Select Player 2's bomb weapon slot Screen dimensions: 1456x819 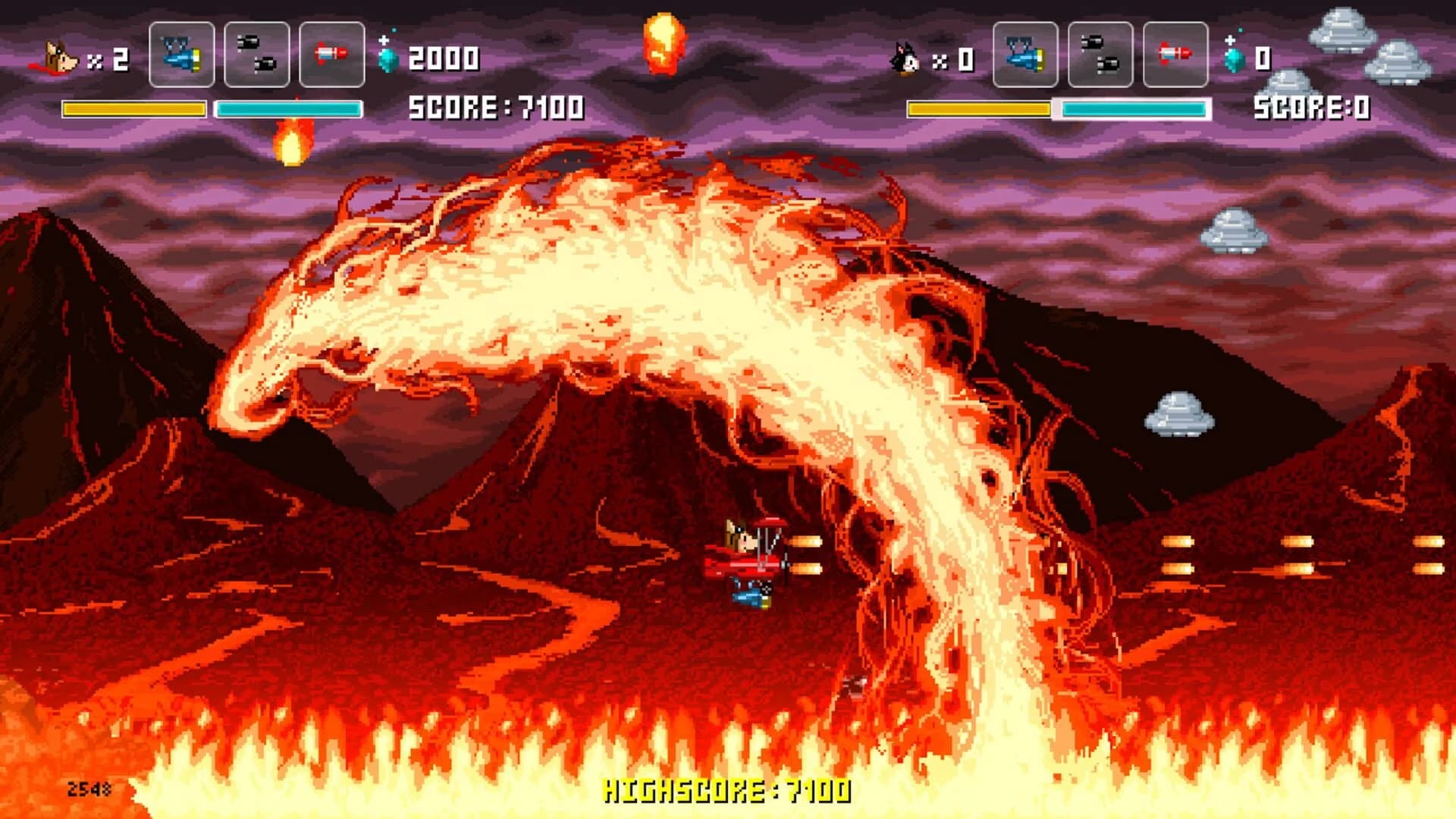click(1102, 53)
